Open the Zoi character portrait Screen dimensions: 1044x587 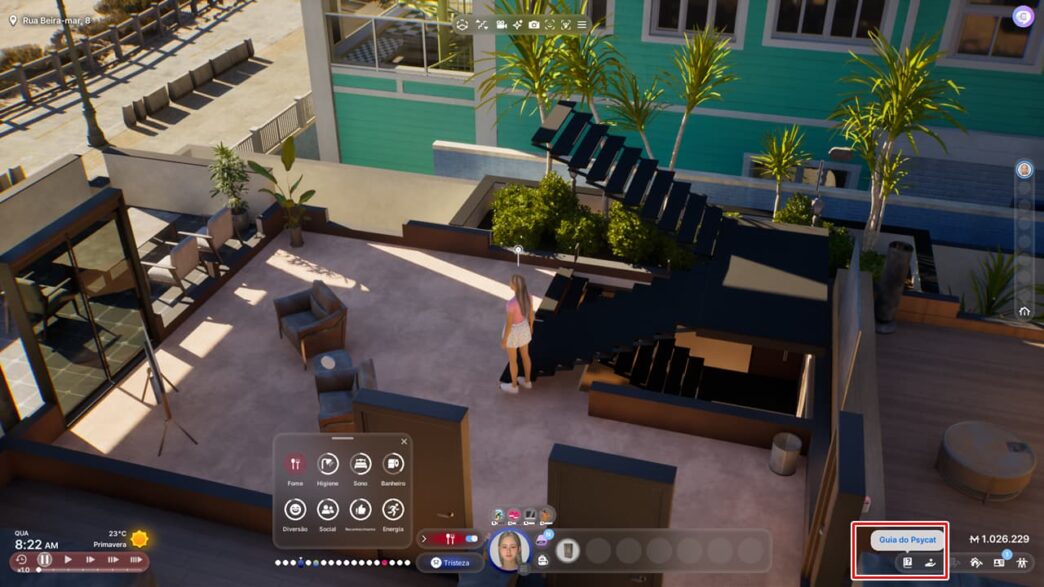point(508,550)
